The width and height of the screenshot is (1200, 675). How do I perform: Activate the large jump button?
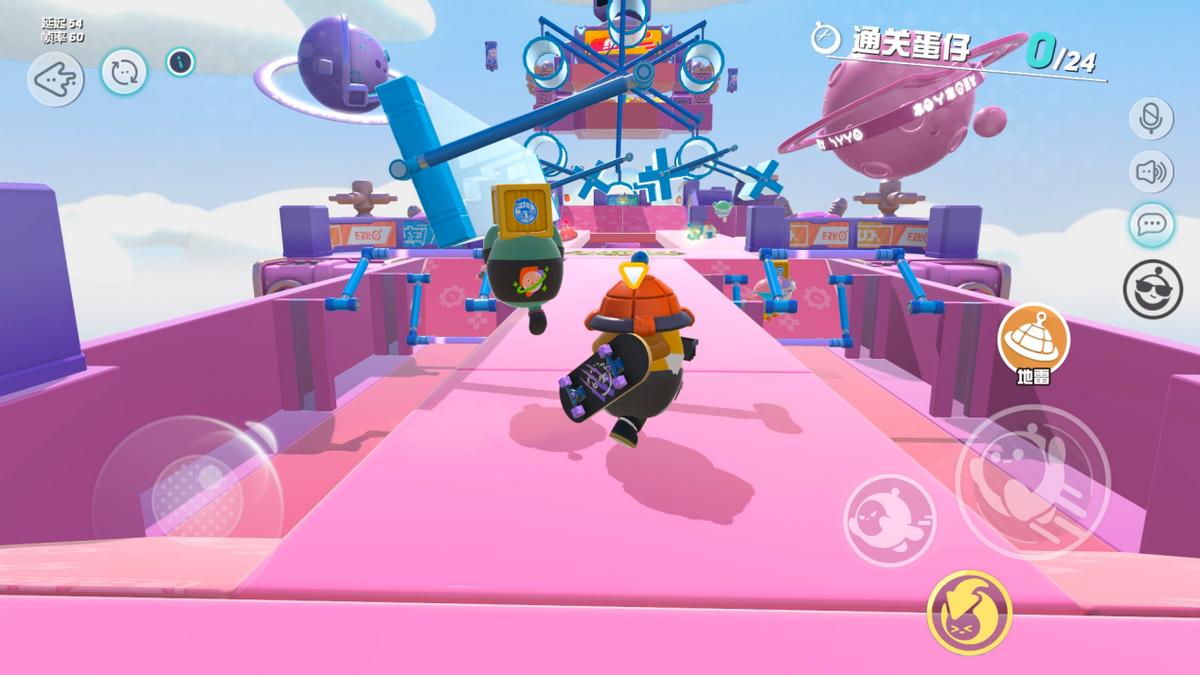[1032, 481]
